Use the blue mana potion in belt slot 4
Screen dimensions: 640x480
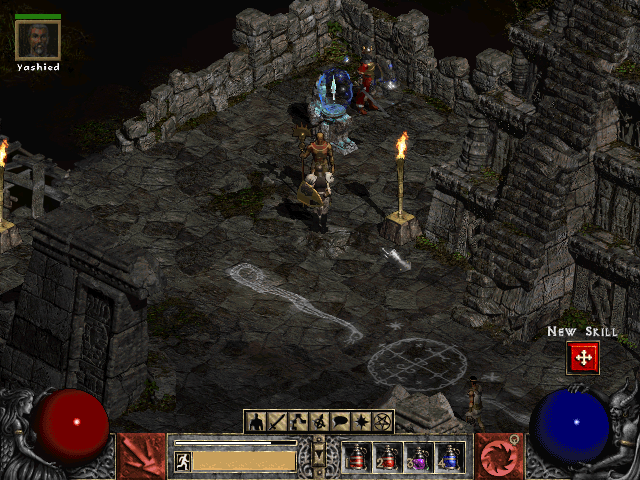tap(450, 458)
